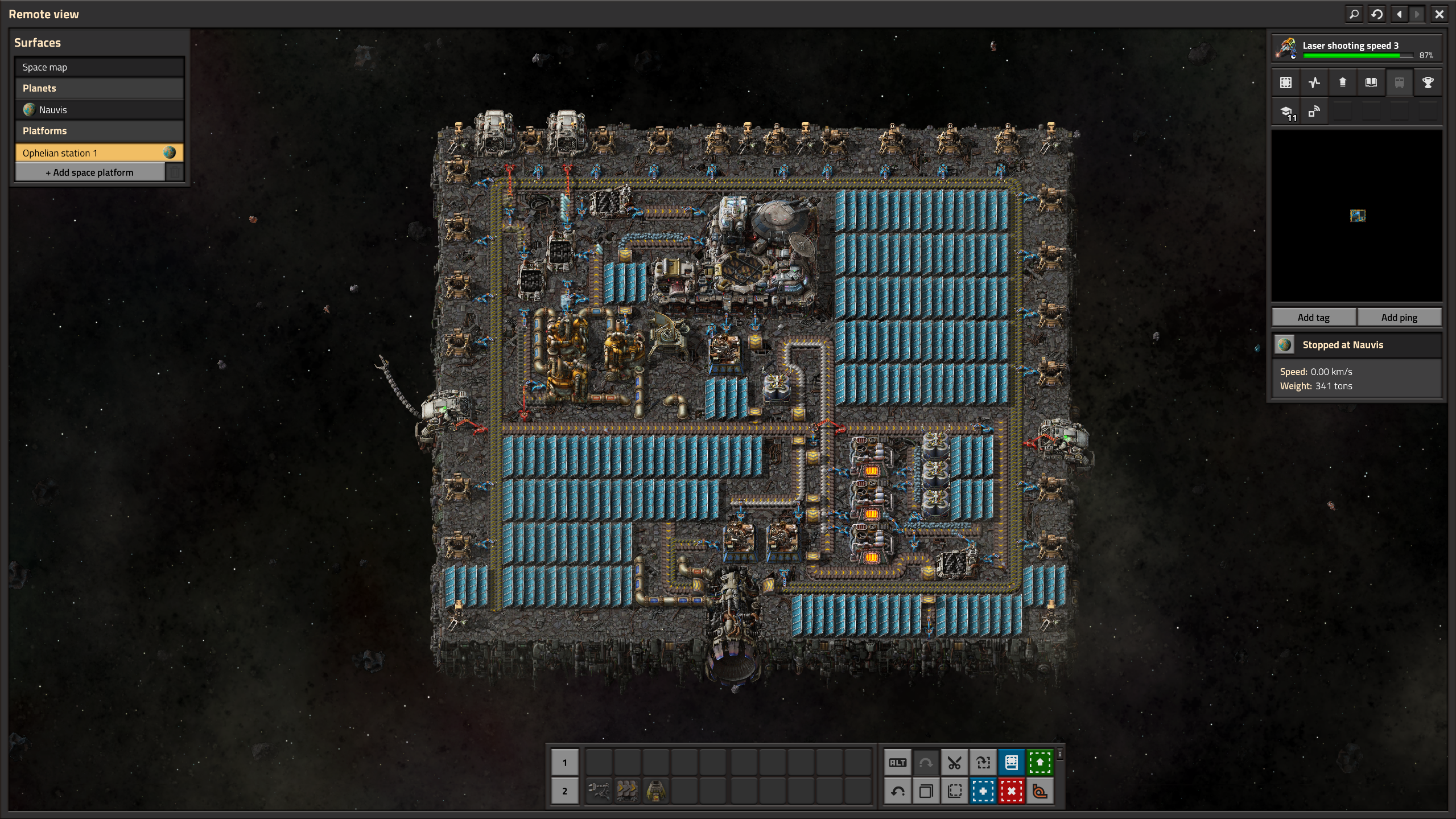Activate the scissors cut tool
The image size is (1456, 819).
[x=954, y=763]
